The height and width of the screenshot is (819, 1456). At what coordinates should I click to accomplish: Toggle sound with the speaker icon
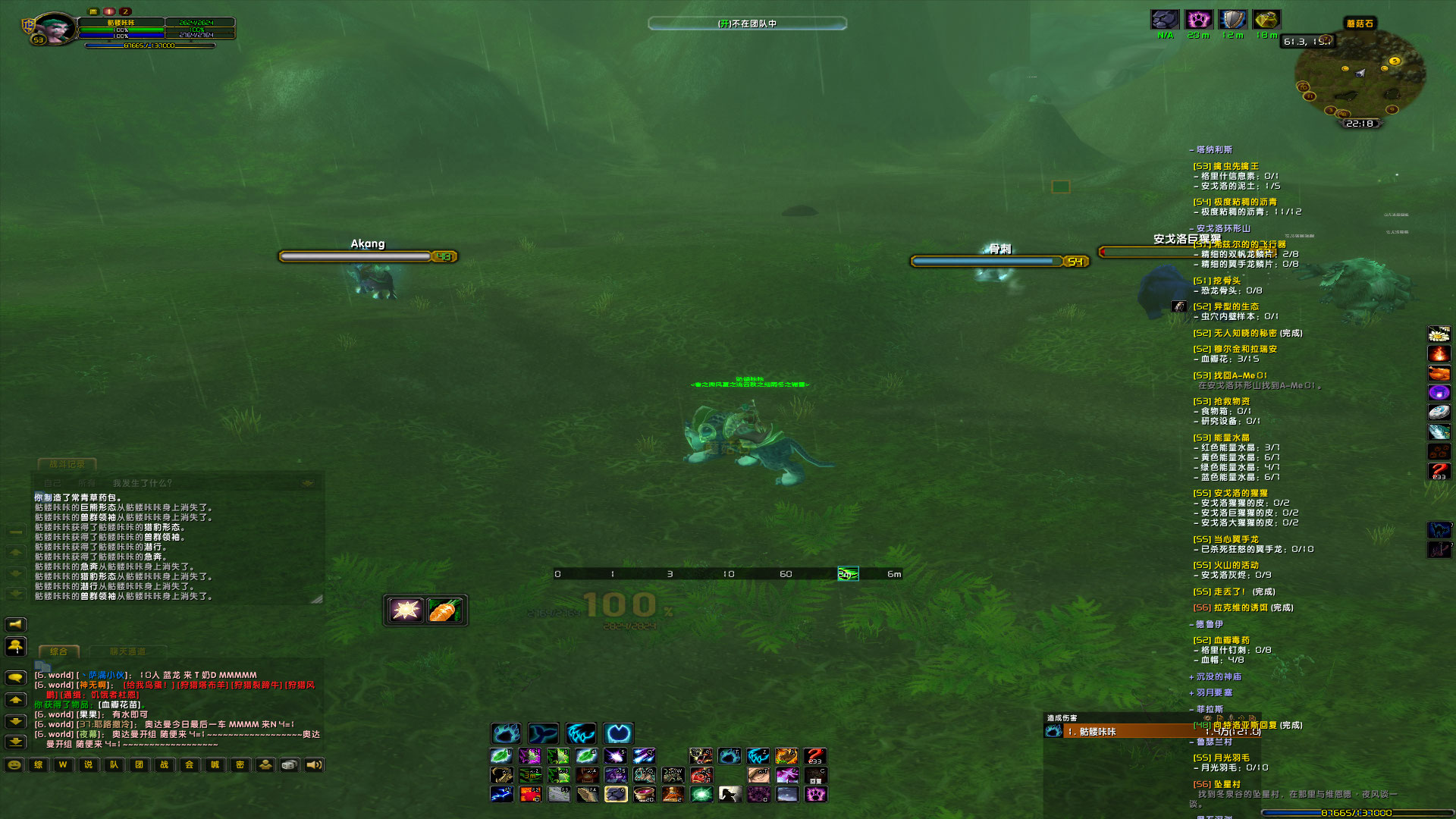[313, 765]
